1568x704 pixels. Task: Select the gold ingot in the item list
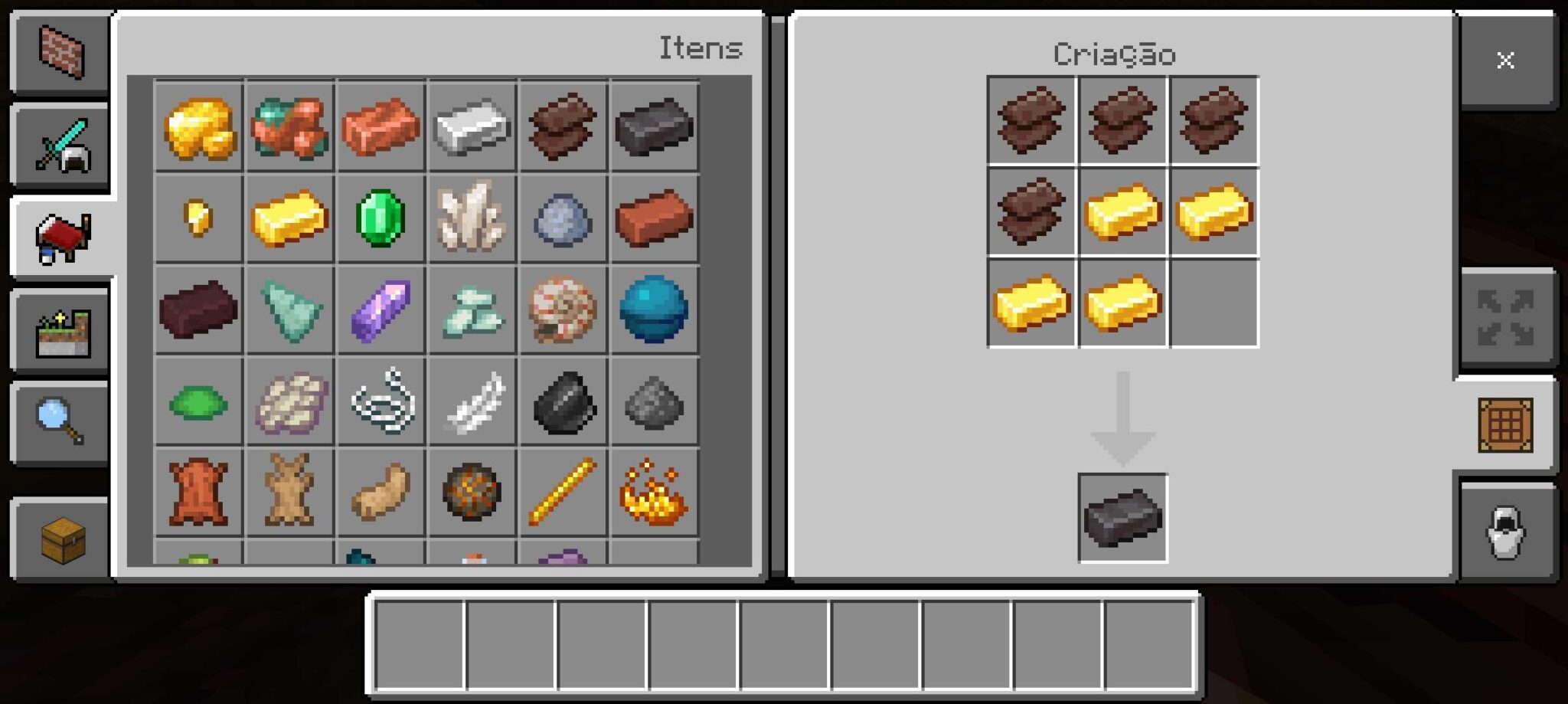[x=289, y=221]
